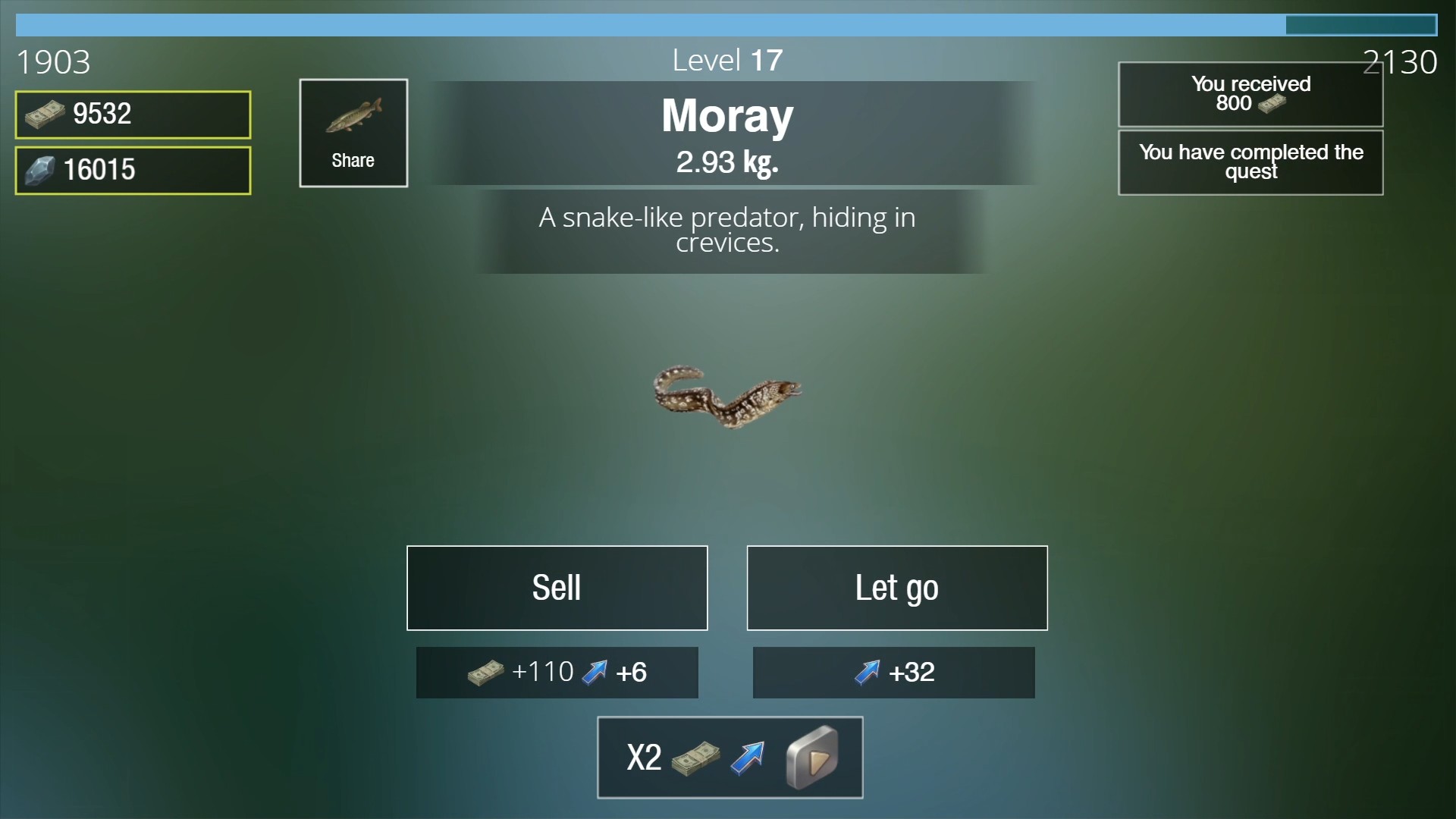Click the Moray description text box
This screenshot has width=1456, height=819.
point(726,230)
